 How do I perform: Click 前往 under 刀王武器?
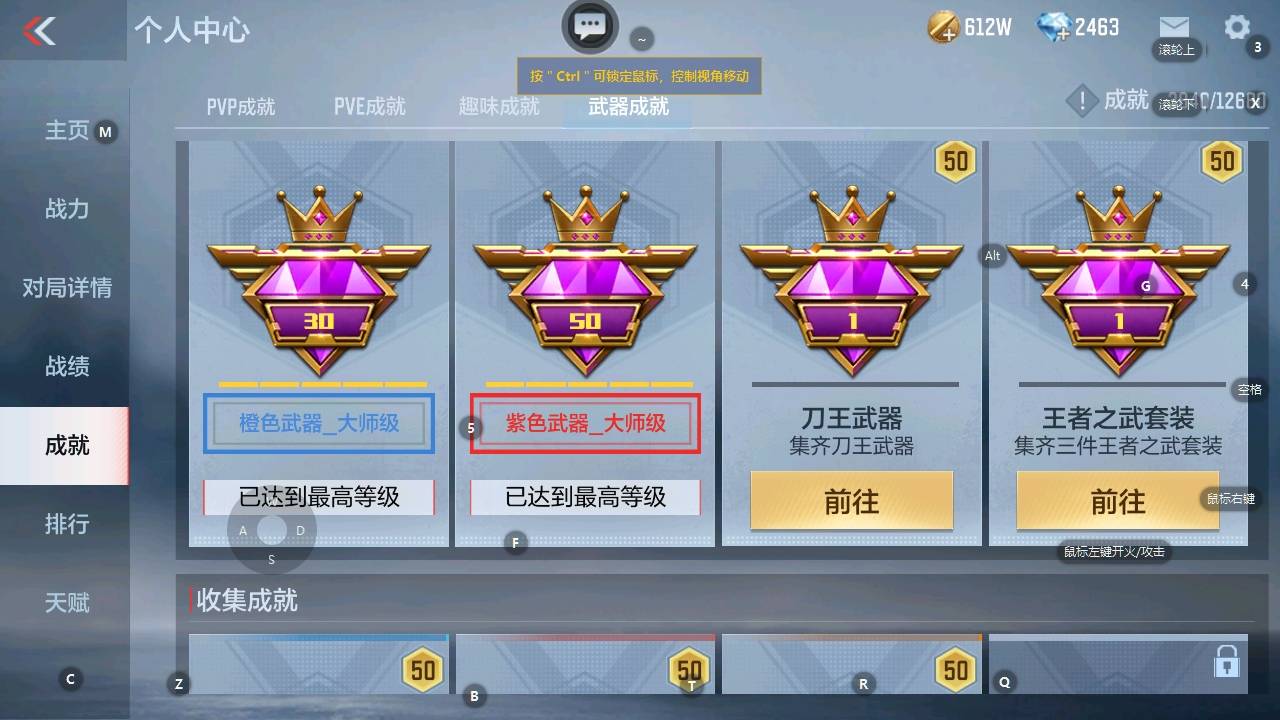point(850,502)
